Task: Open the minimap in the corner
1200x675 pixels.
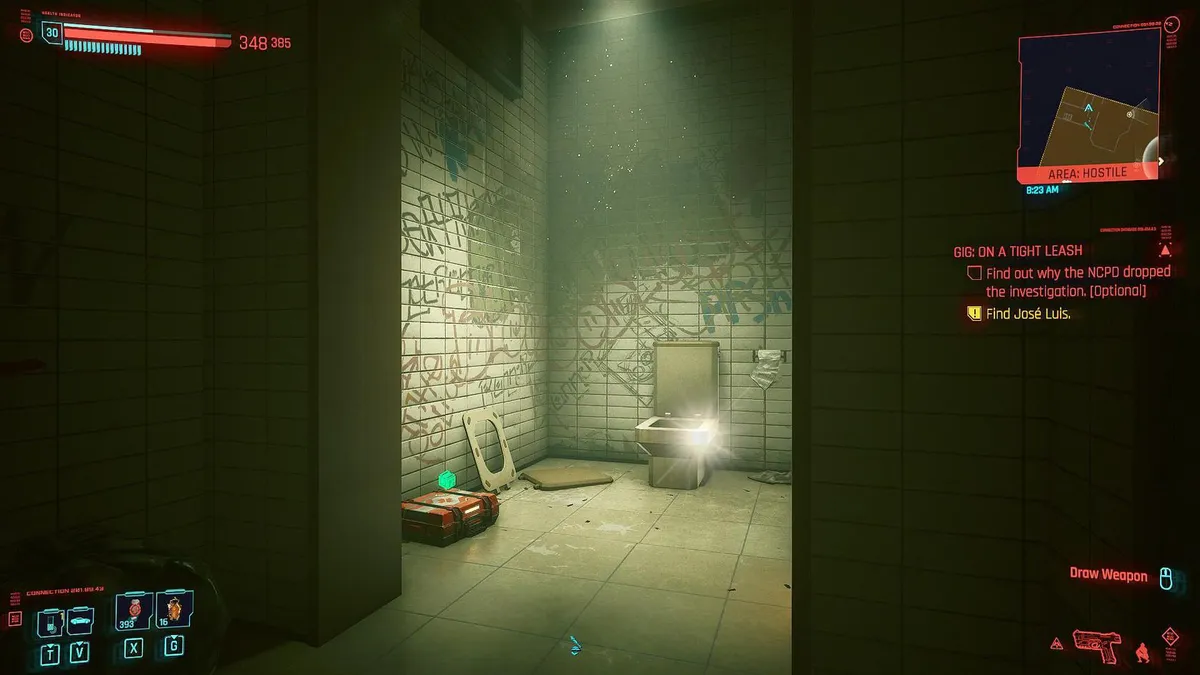Action: [1088, 106]
